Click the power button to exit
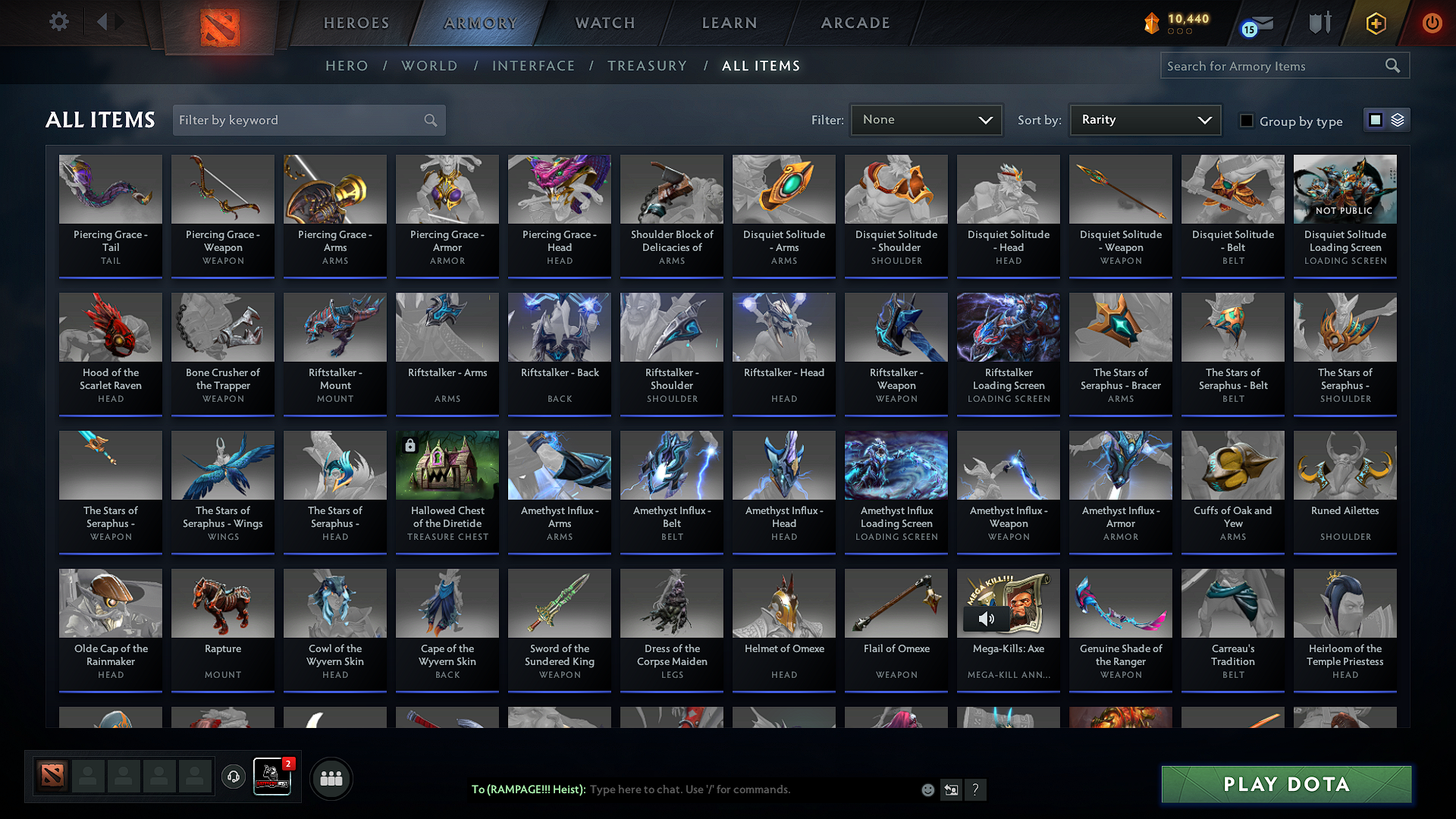 [1432, 23]
